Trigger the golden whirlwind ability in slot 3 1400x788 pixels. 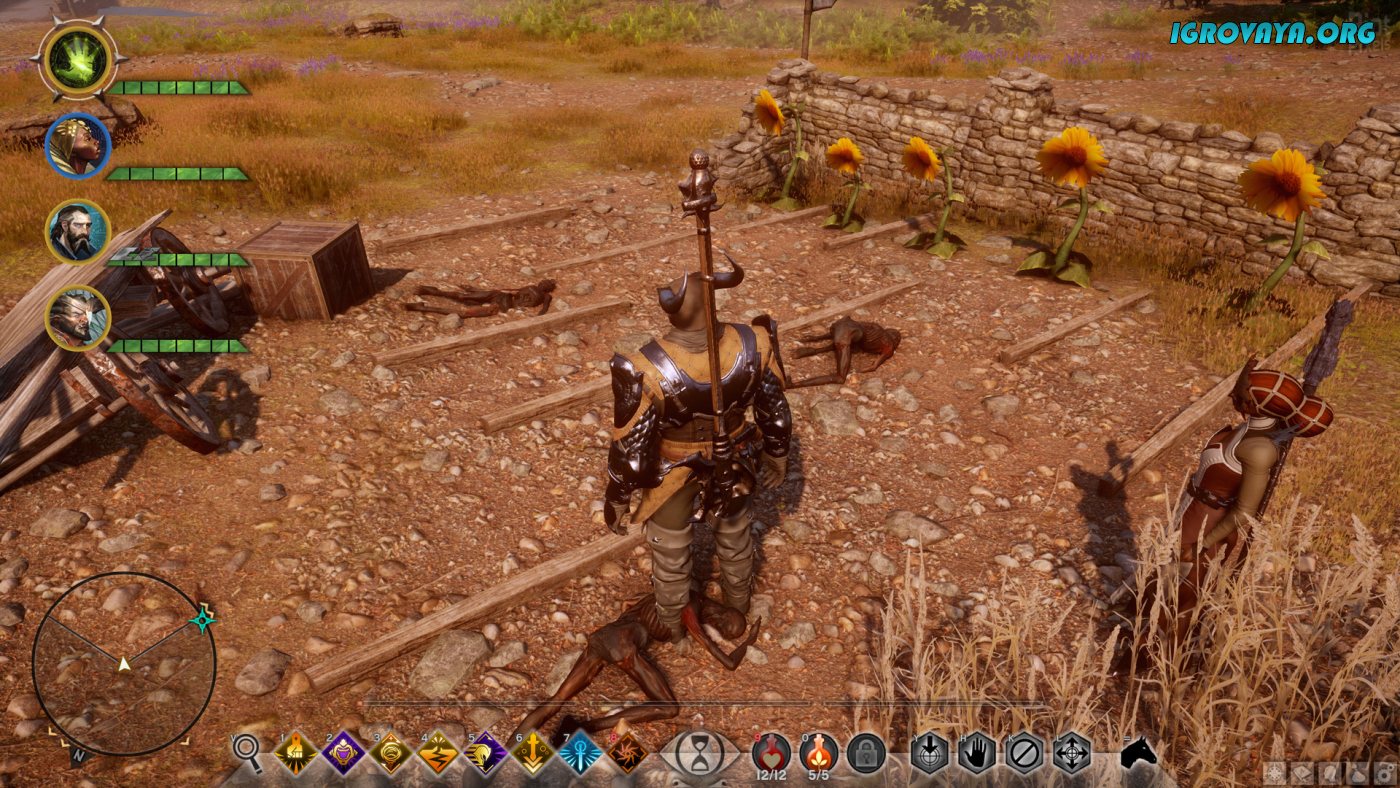click(392, 753)
